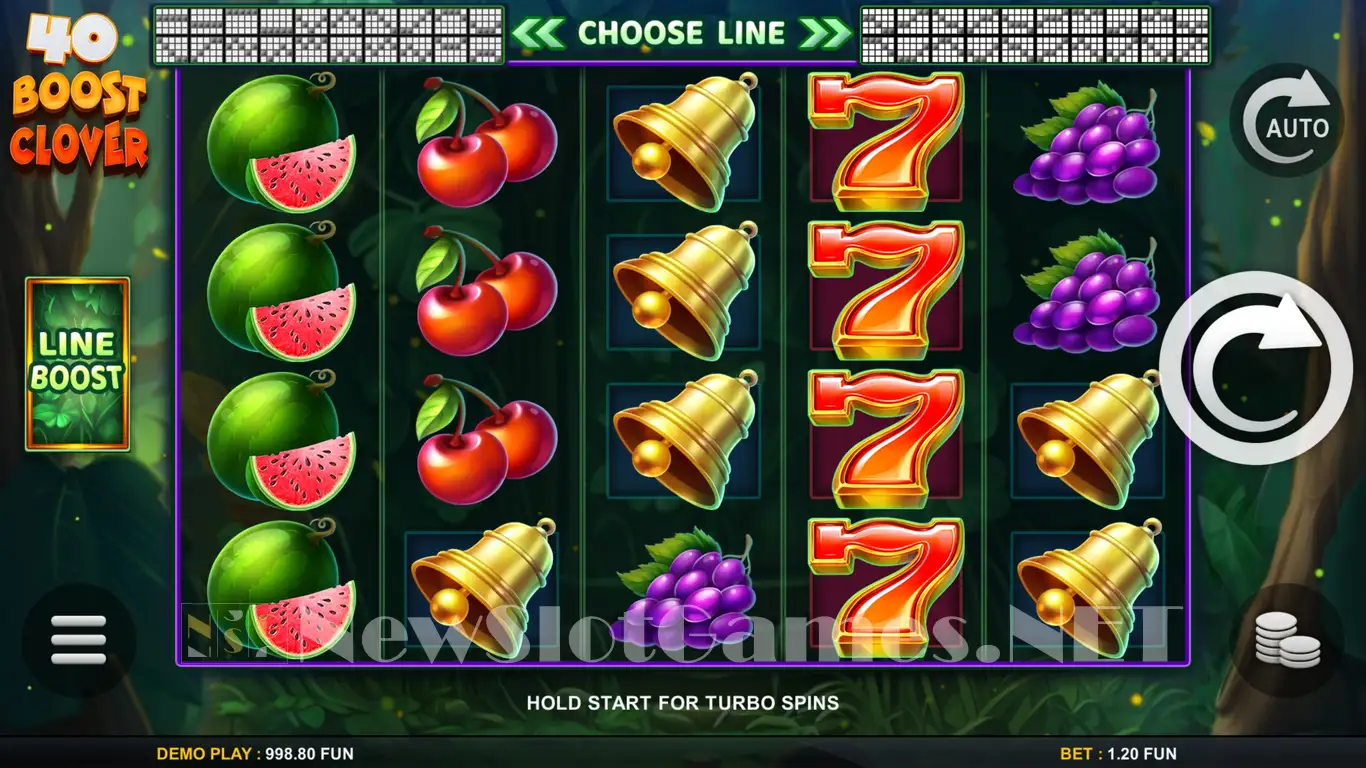The image size is (1366, 768).
Task: Open the AUTO spin options
Action: tap(1286, 121)
